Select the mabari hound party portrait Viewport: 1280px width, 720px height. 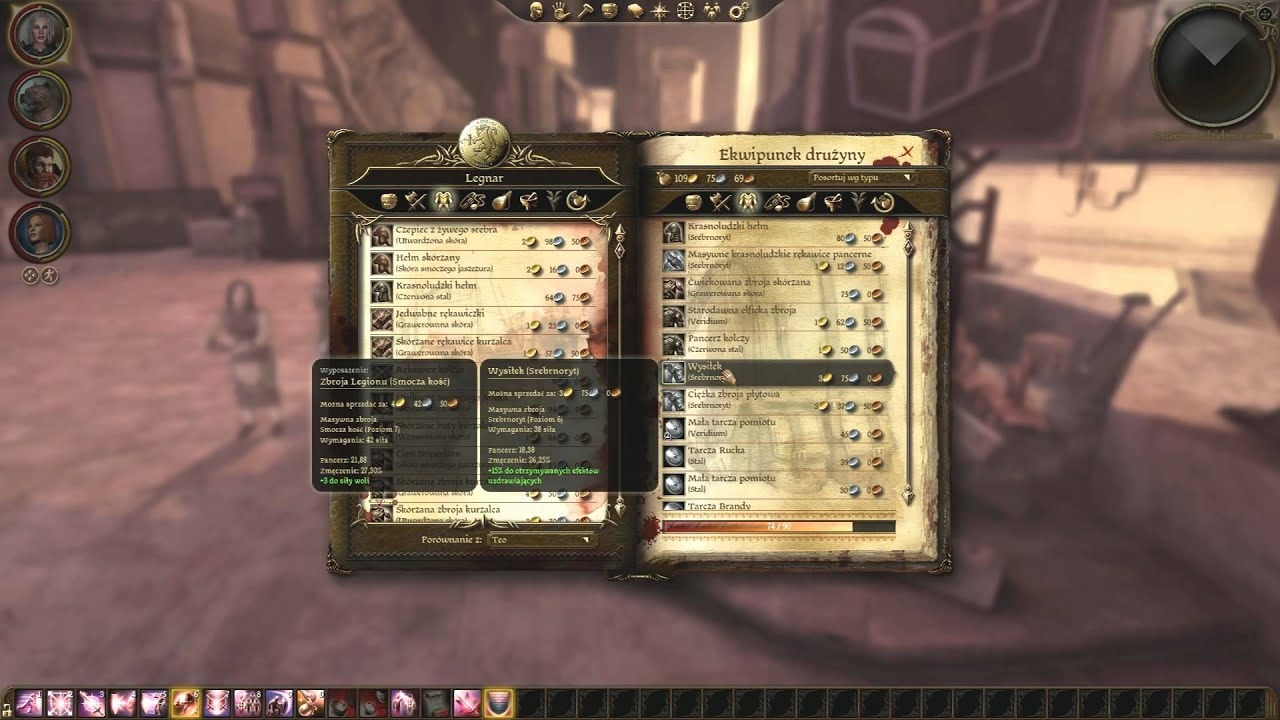[x=40, y=100]
